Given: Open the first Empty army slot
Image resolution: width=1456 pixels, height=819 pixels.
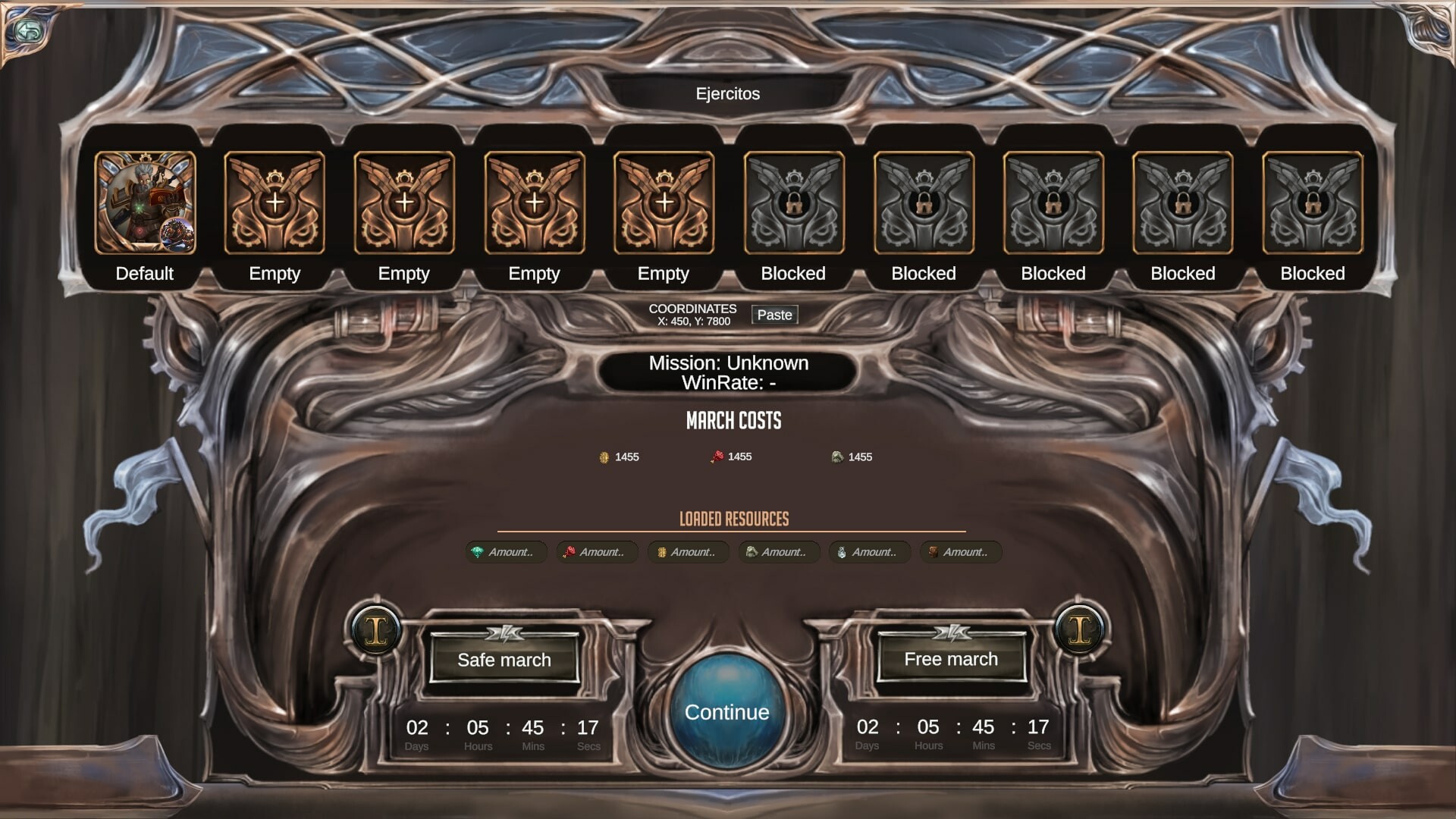Looking at the screenshot, I should (x=273, y=203).
